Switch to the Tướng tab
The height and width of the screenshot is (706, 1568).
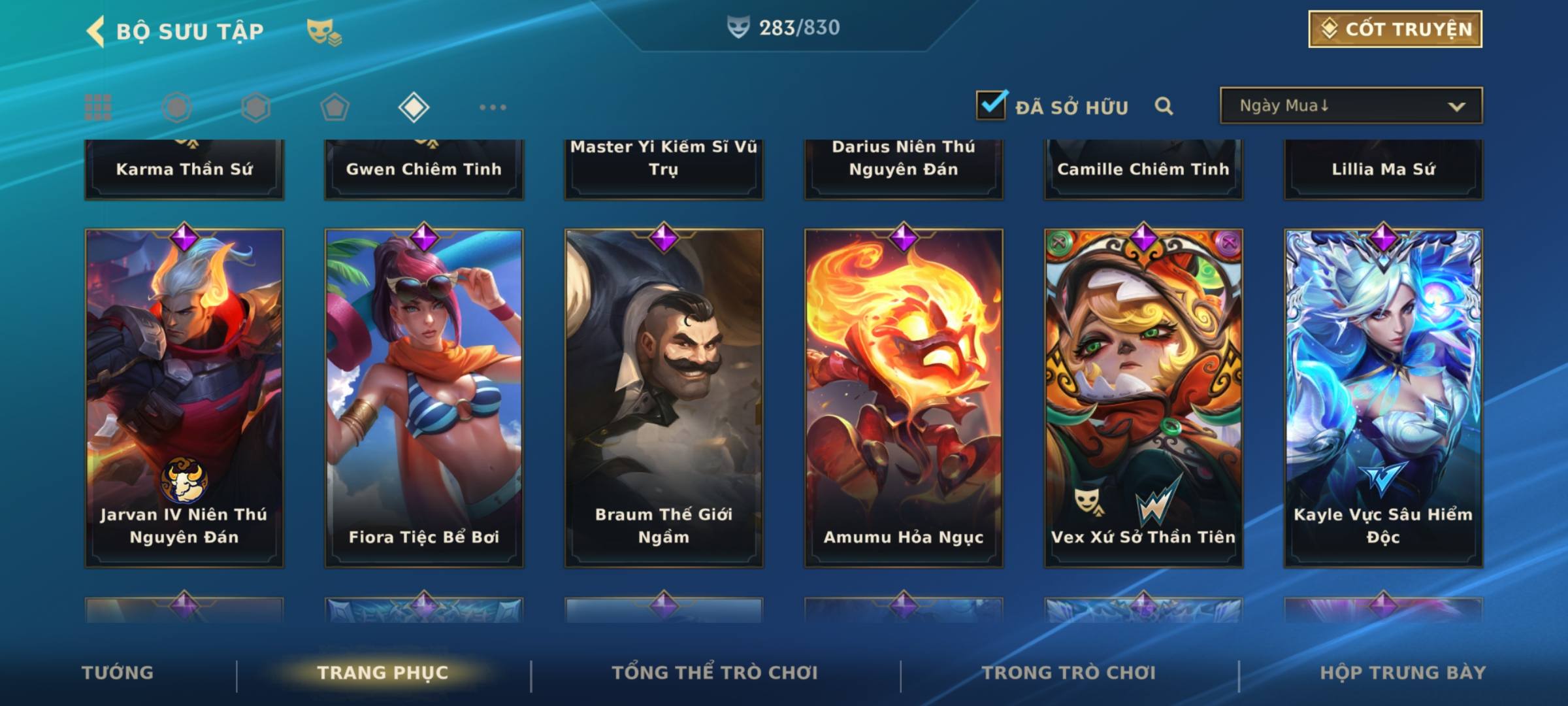pos(118,673)
